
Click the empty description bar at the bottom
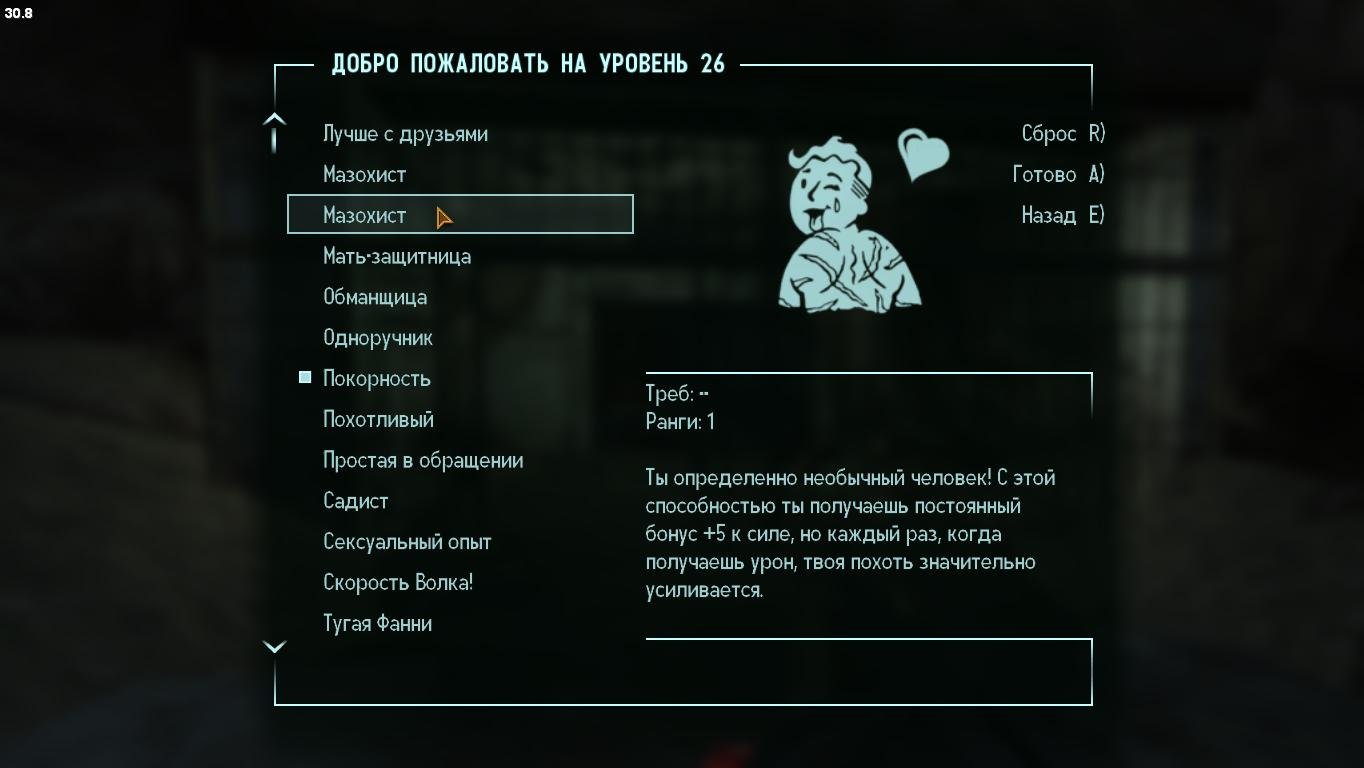(683, 672)
